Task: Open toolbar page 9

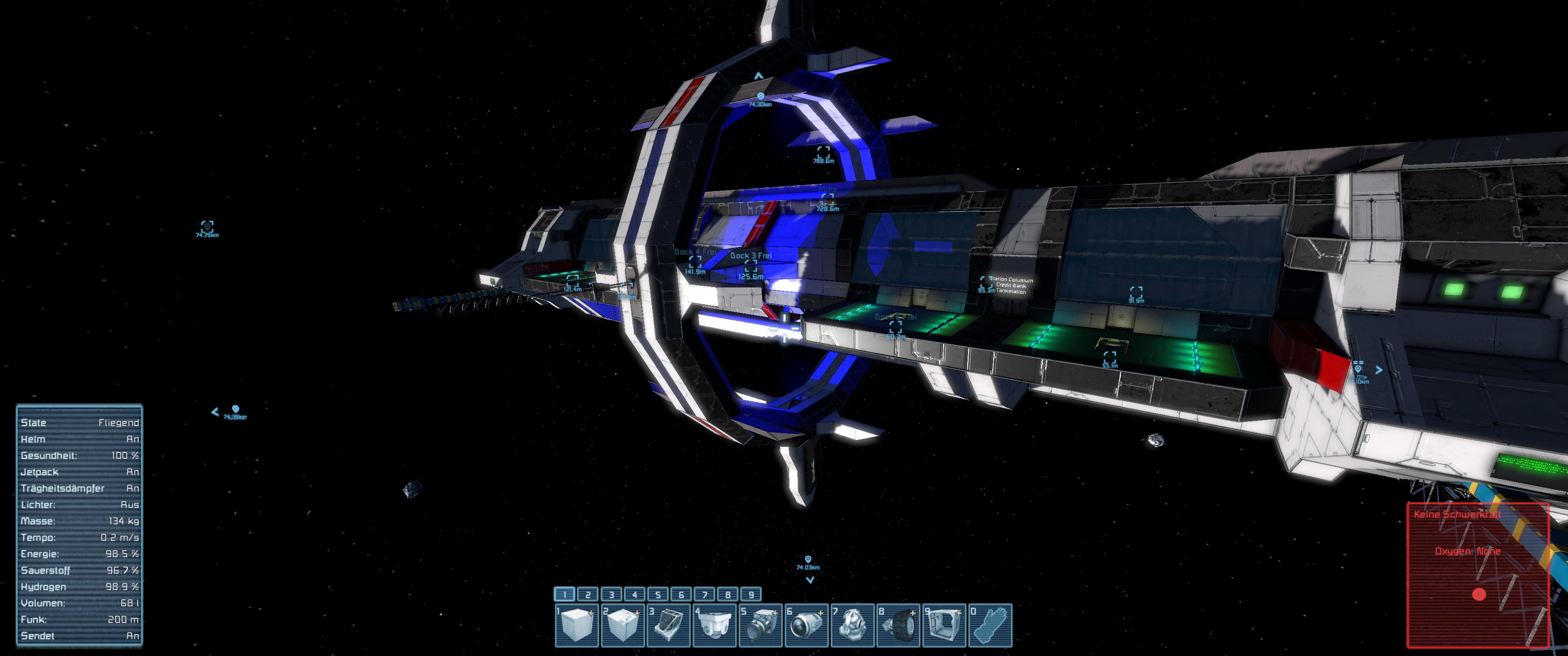Action: tap(751, 594)
